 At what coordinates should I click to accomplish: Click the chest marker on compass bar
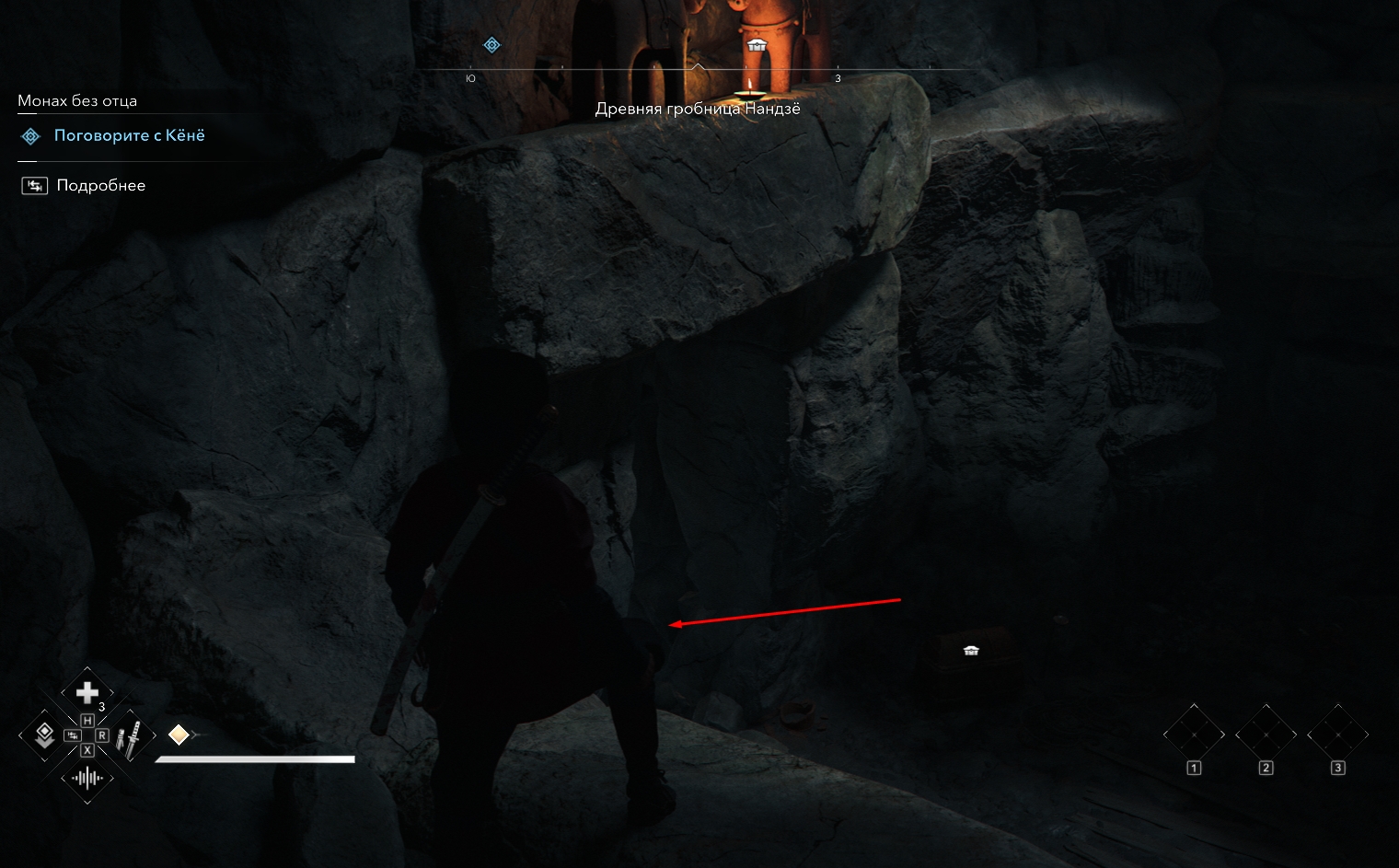pyautogui.click(x=757, y=46)
